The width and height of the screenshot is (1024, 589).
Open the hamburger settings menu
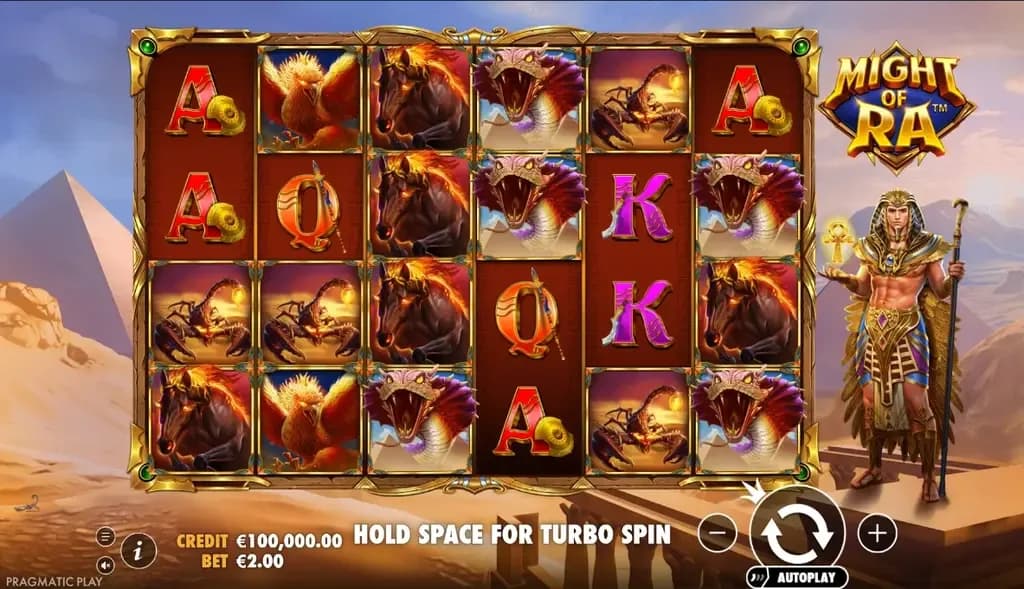coord(105,536)
